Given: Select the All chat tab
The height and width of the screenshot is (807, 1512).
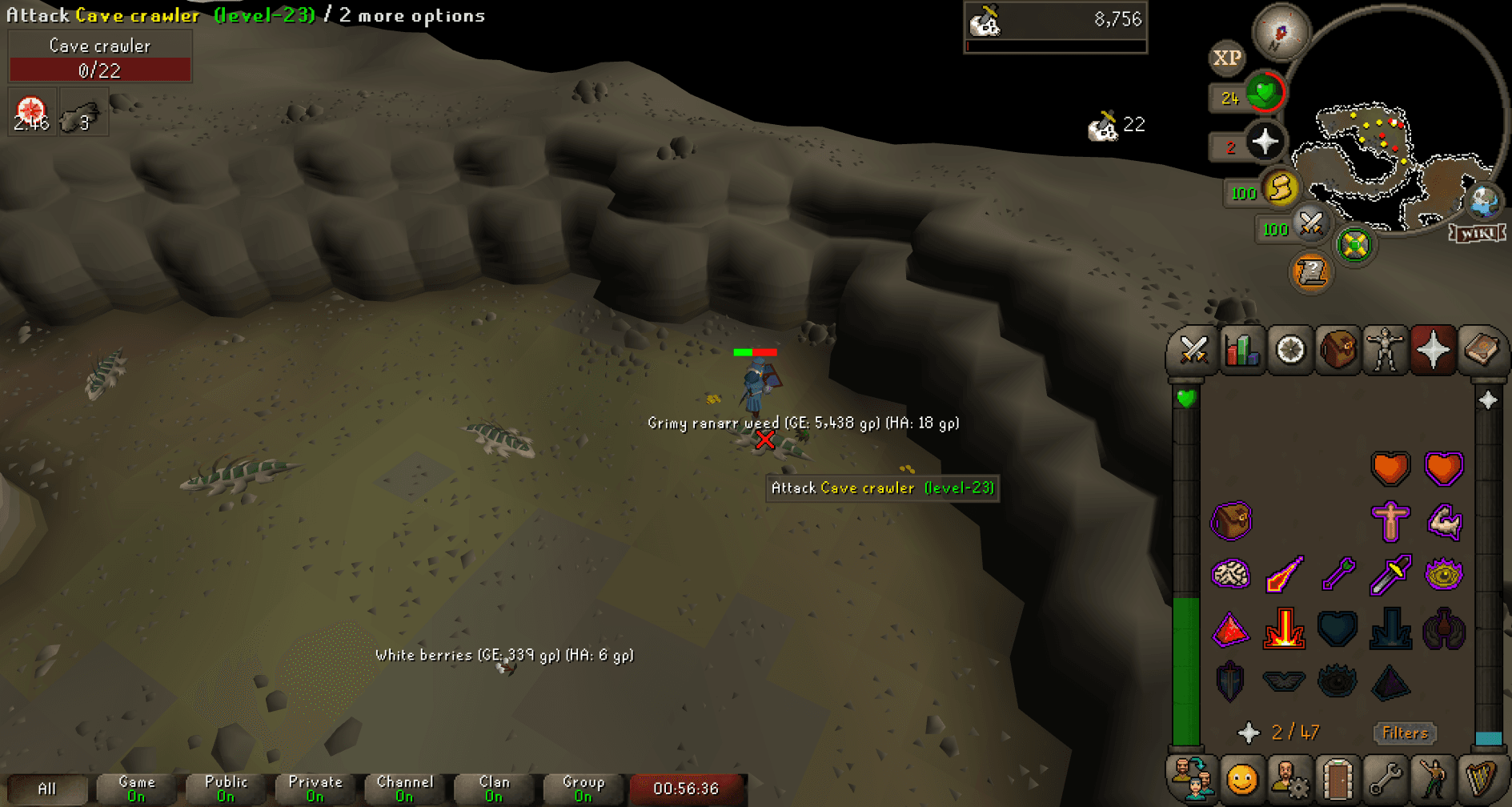Looking at the screenshot, I should coord(47,788).
